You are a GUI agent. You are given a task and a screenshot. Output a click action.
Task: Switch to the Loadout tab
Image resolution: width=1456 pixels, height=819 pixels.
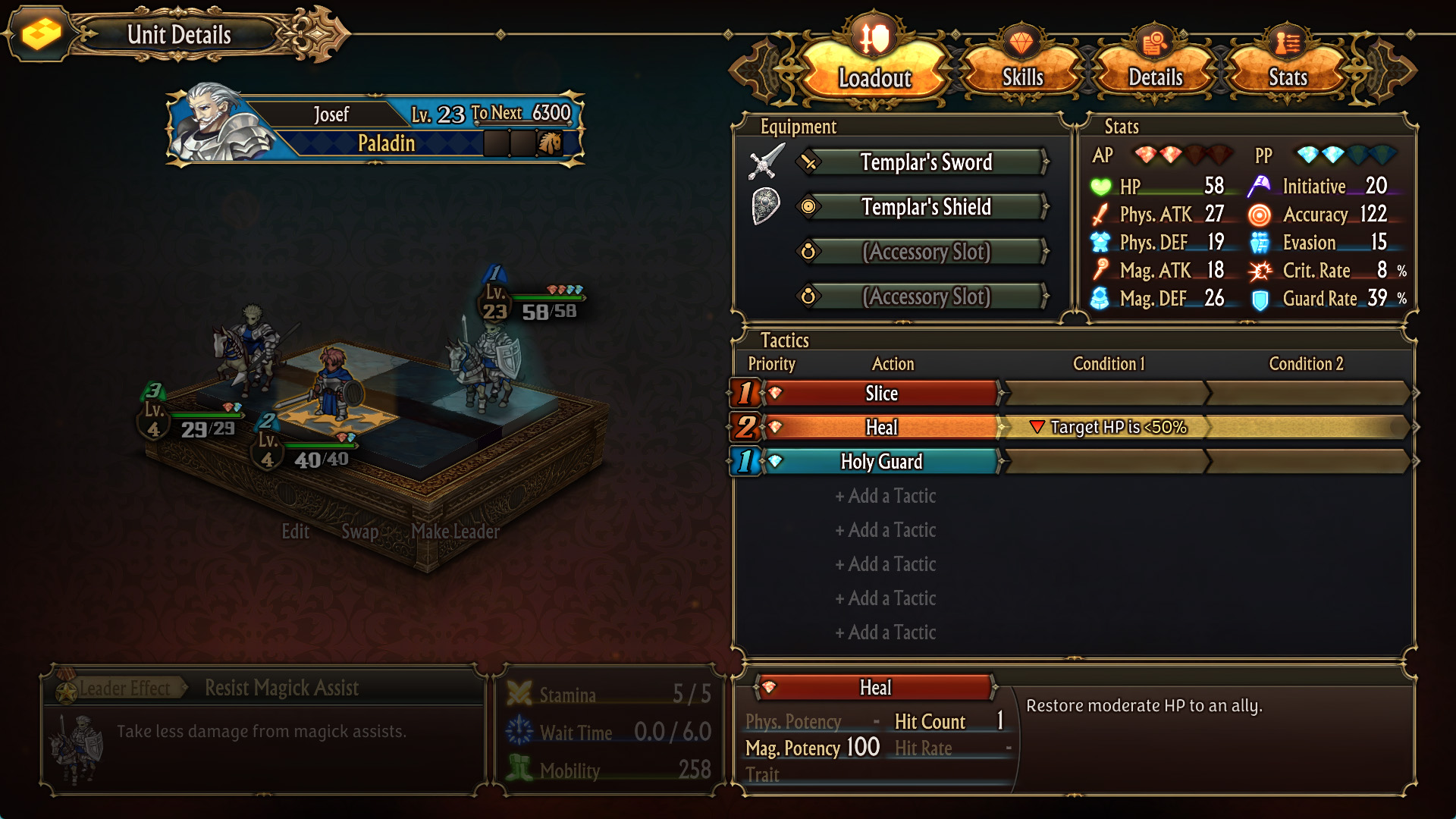tap(874, 76)
